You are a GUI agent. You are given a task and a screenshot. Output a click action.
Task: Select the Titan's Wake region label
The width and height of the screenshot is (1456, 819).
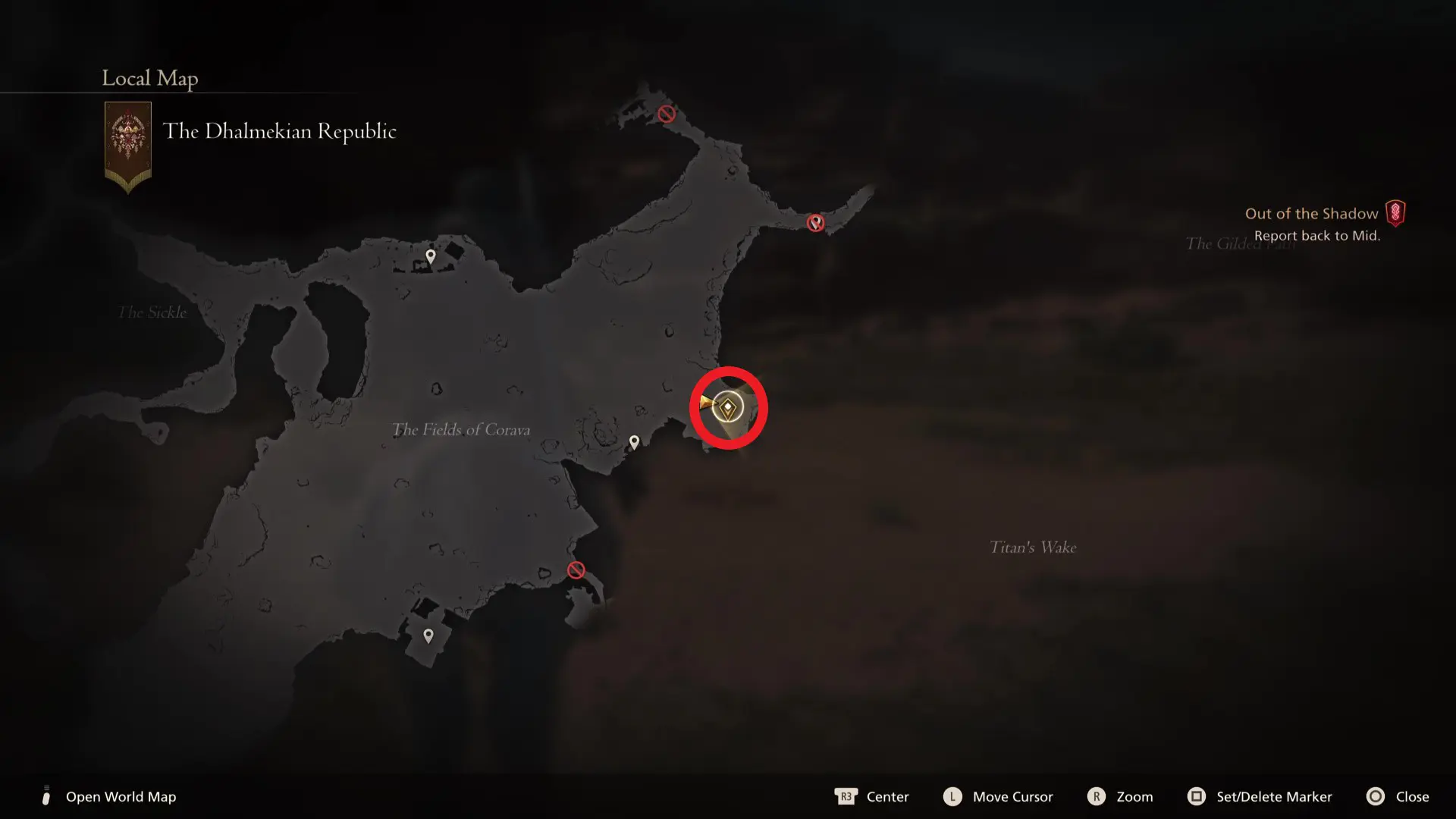click(1033, 547)
